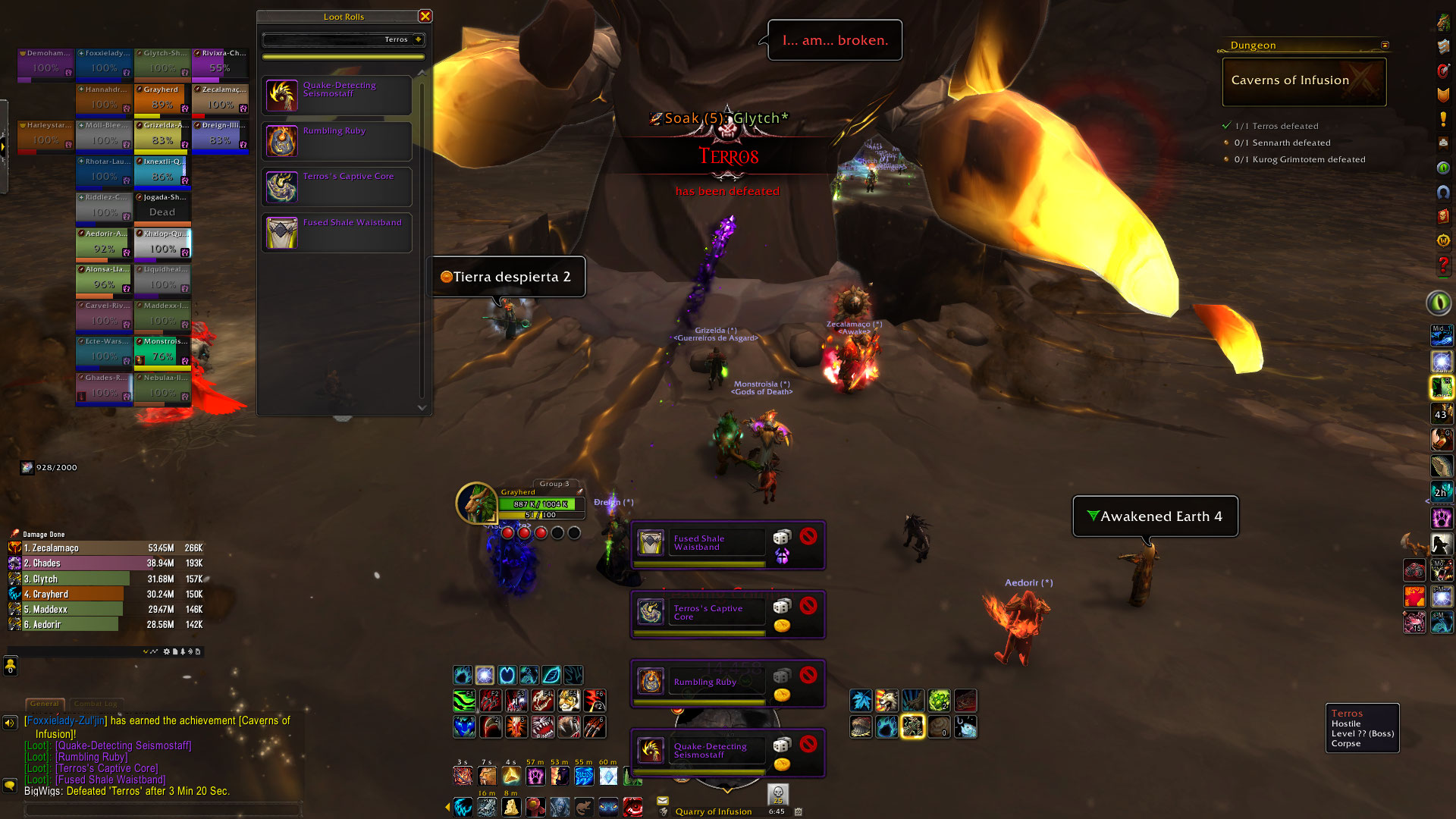
Task: Close the Loot Rolls window
Action: tap(425, 16)
